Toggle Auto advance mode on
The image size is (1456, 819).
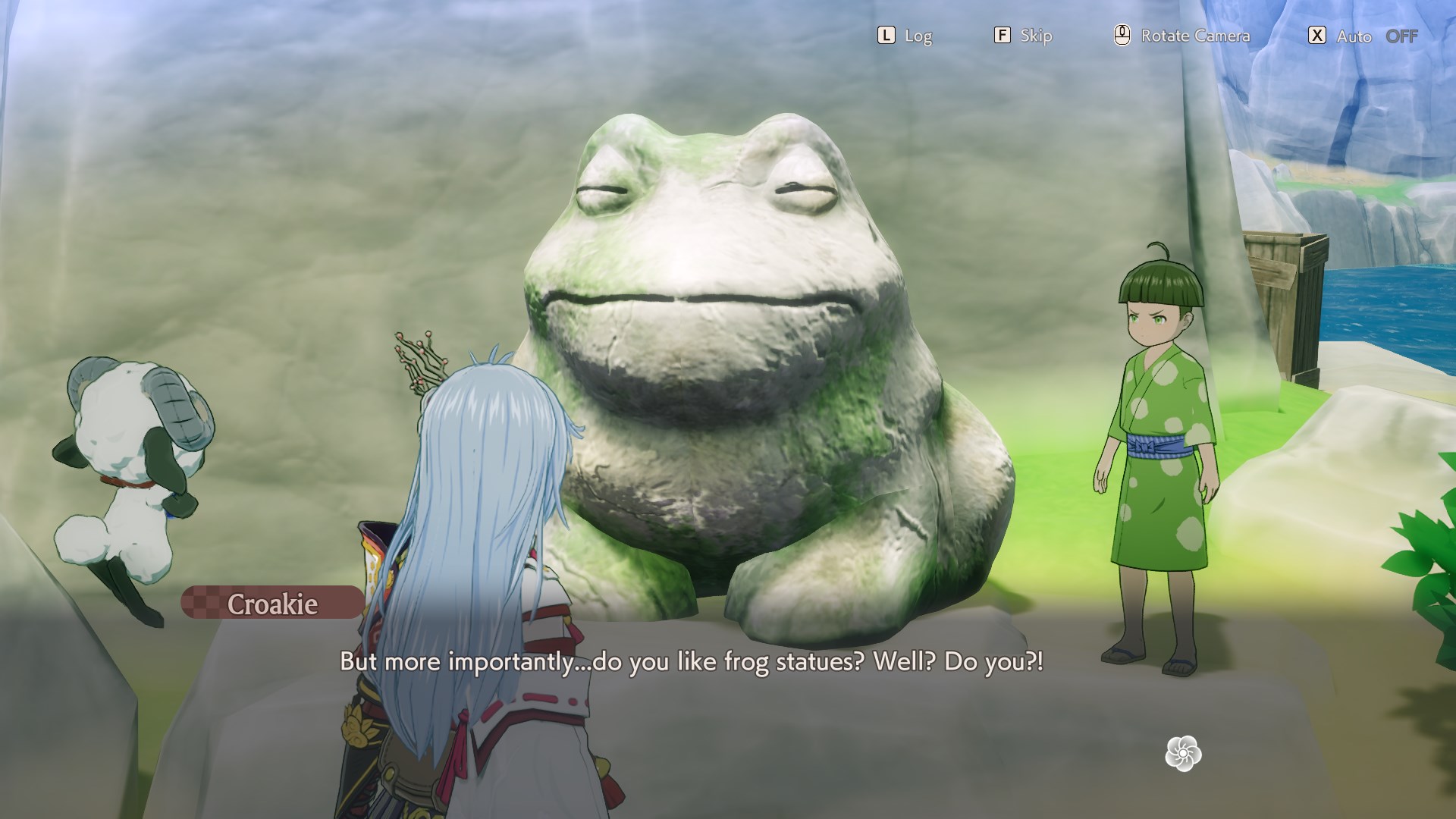click(1363, 36)
